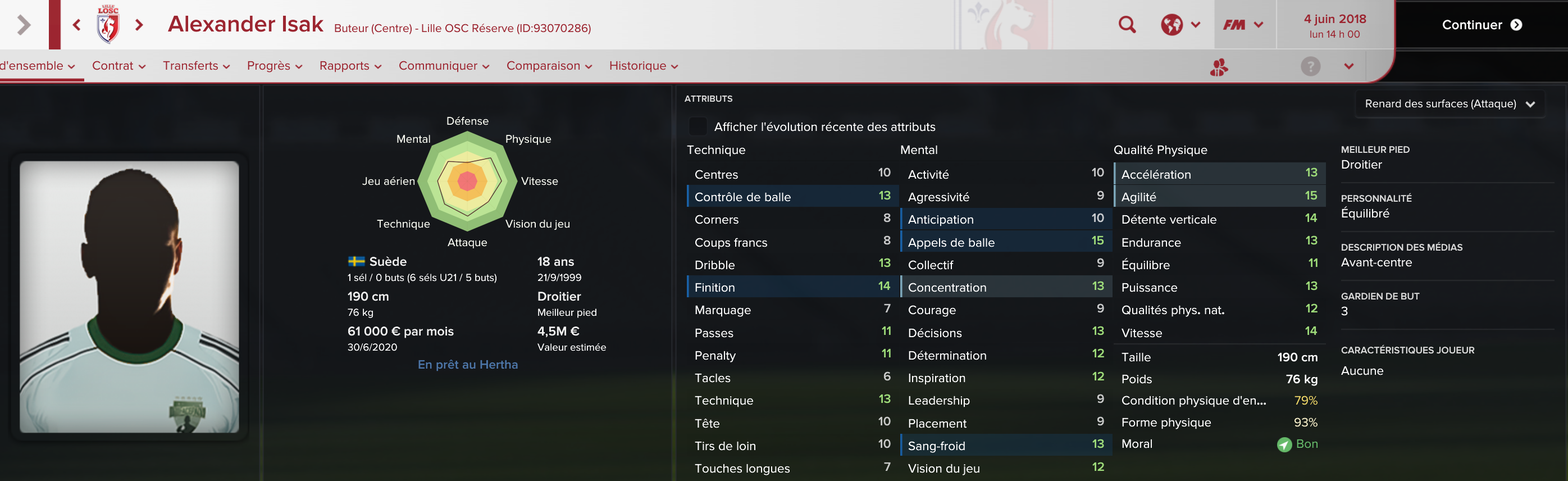Open the FM game menu
The height and width of the screenshot is (481, 1568).
pyautogui.click(x=1243, y=25)
